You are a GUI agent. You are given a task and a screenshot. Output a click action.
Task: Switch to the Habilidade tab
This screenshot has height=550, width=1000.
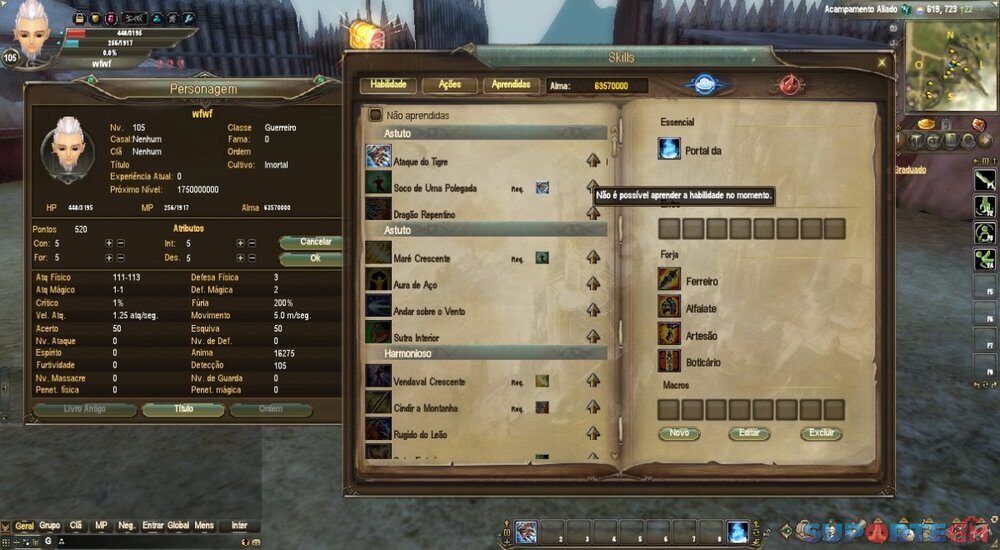point(388,85)
